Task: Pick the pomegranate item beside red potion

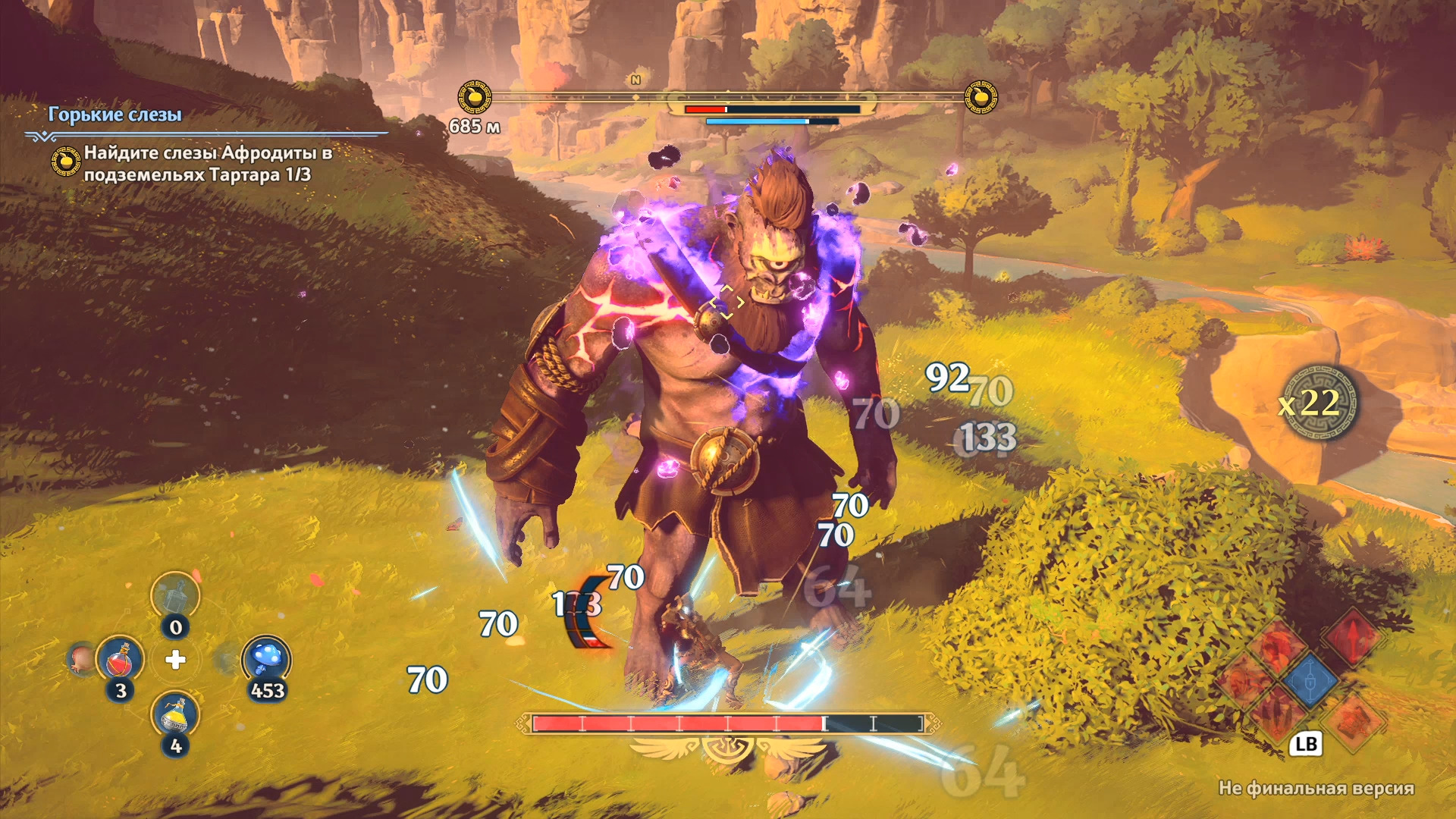Action: (81, 659)
